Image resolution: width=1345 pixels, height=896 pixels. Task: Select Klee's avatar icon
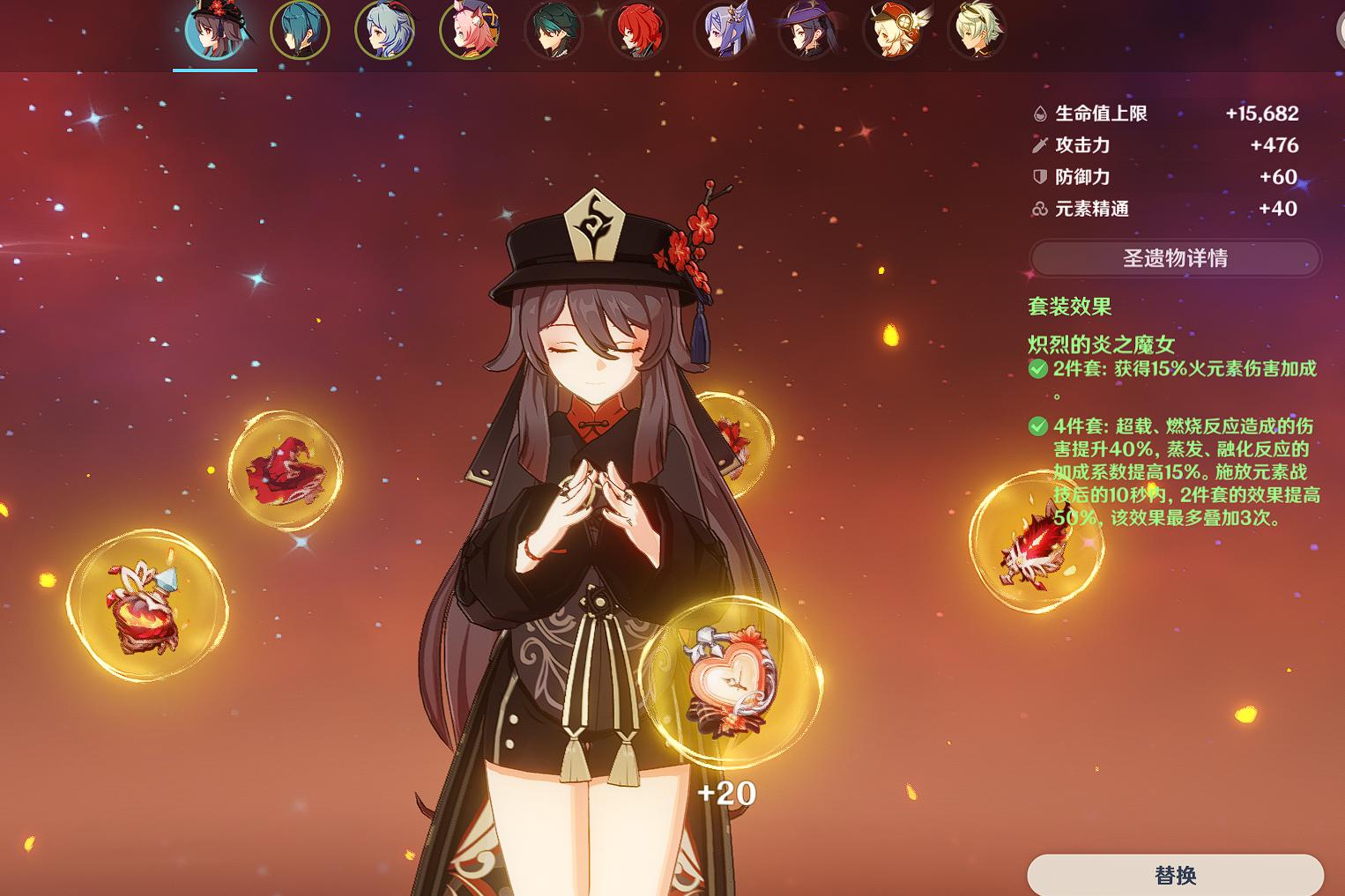tap(893, 29)
